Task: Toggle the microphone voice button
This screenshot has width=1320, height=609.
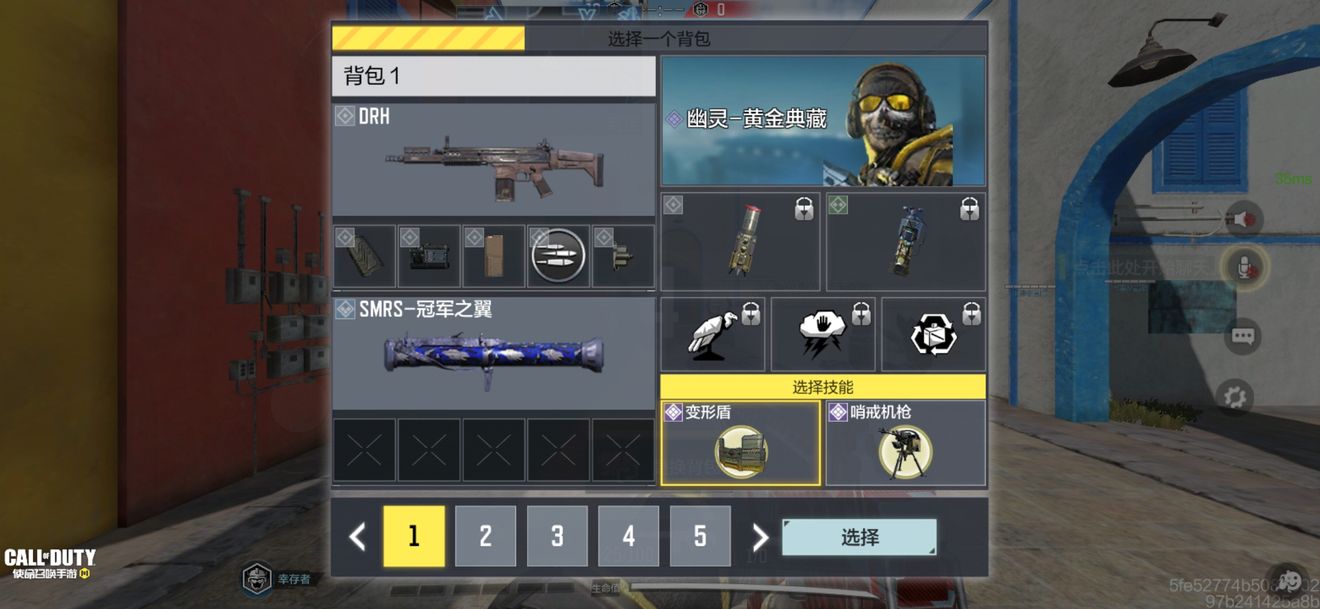Action: [x=1243, y=268]
